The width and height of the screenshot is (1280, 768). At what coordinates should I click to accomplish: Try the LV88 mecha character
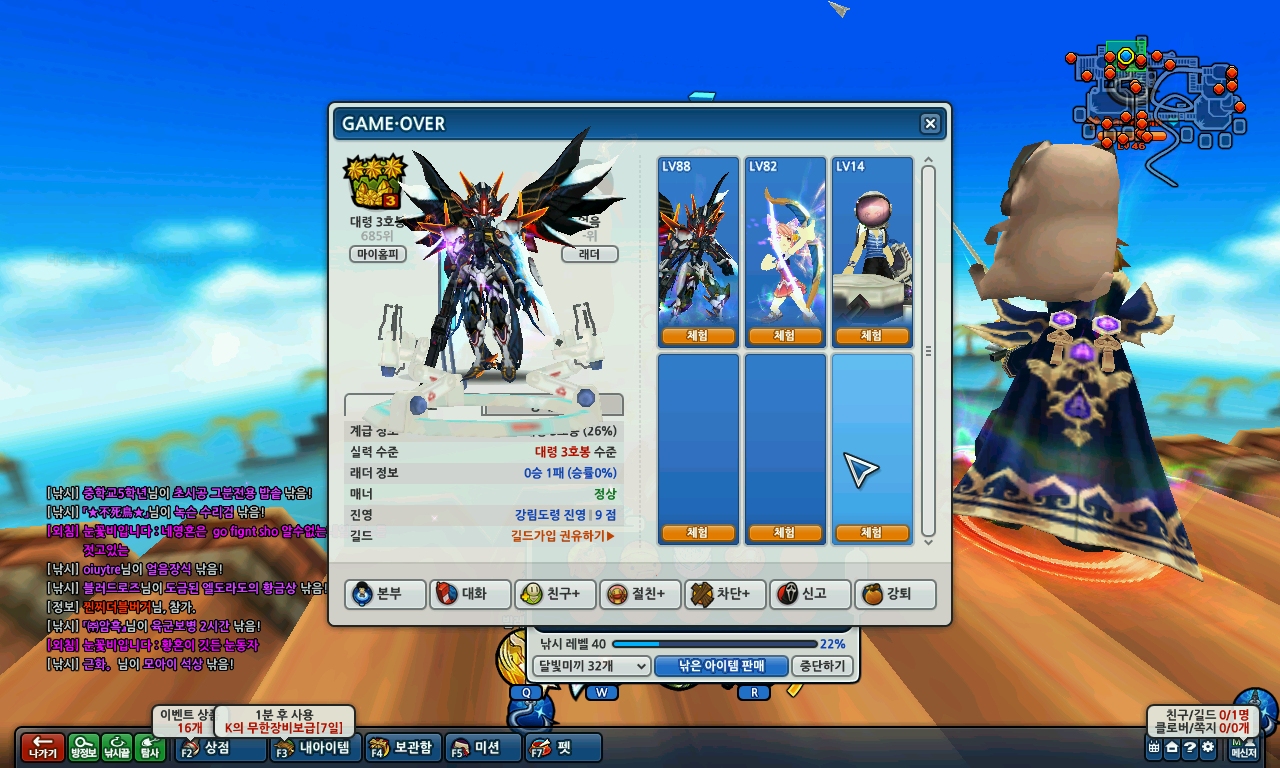click(698, 336)
